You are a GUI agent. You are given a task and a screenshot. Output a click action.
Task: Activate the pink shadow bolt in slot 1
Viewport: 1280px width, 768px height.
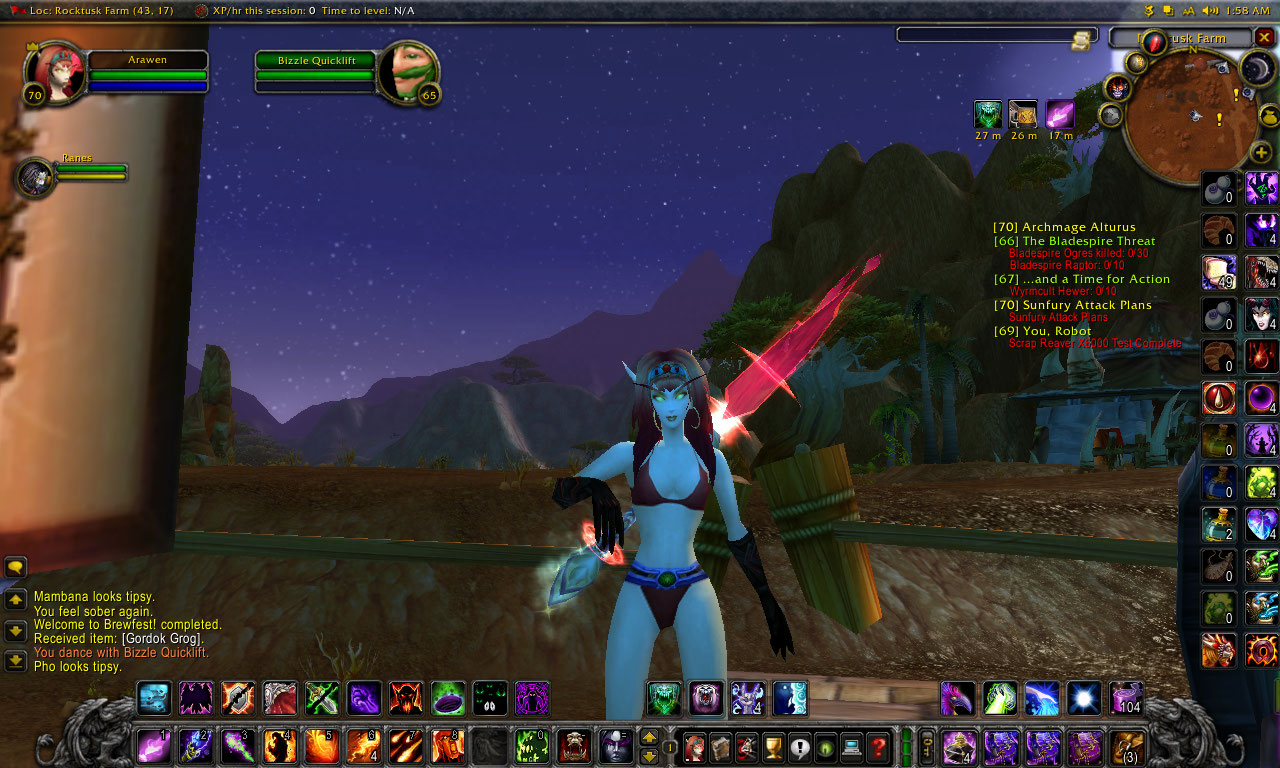point(153,746)
